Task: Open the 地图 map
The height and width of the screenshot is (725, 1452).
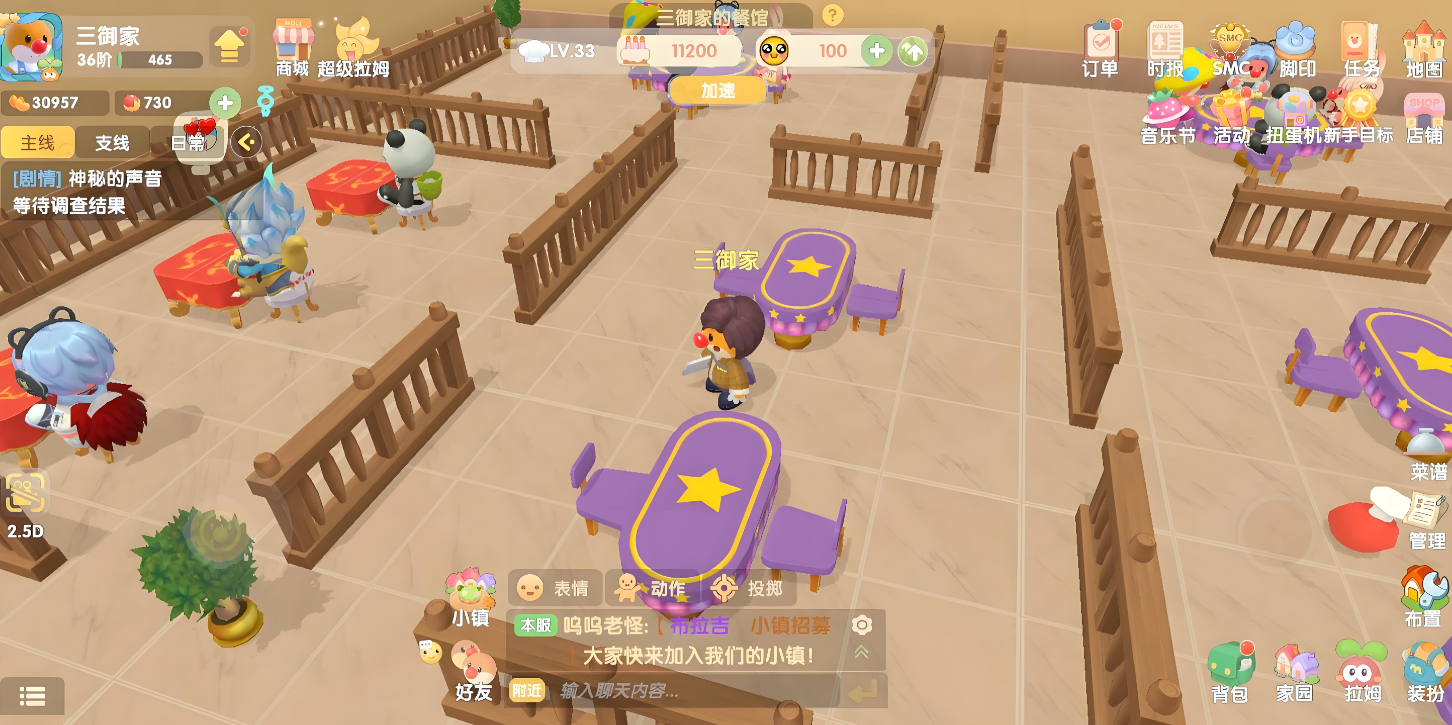Action: tap(1424, 48)
